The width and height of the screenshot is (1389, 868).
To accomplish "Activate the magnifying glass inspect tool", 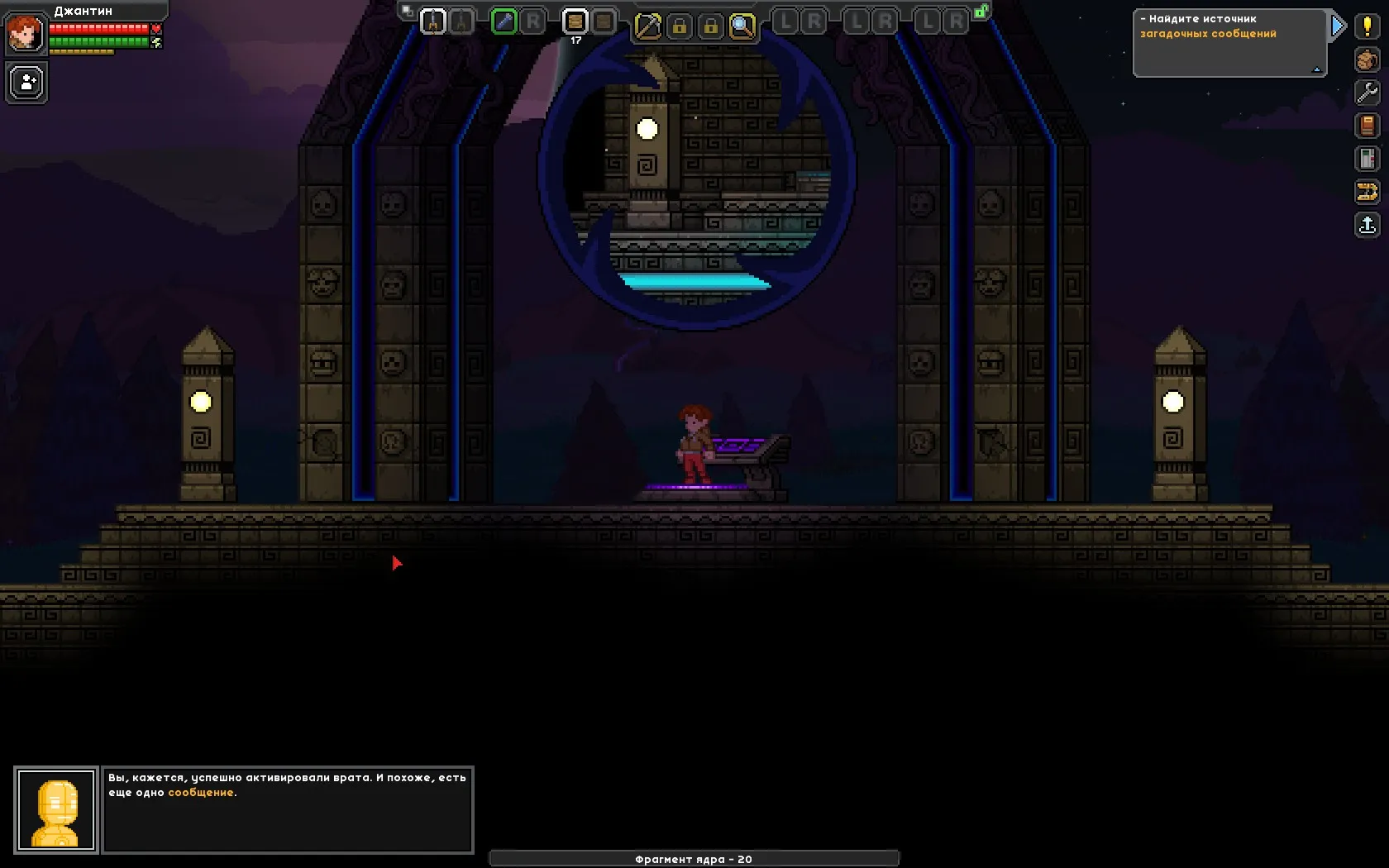I will tap(742, 26).
